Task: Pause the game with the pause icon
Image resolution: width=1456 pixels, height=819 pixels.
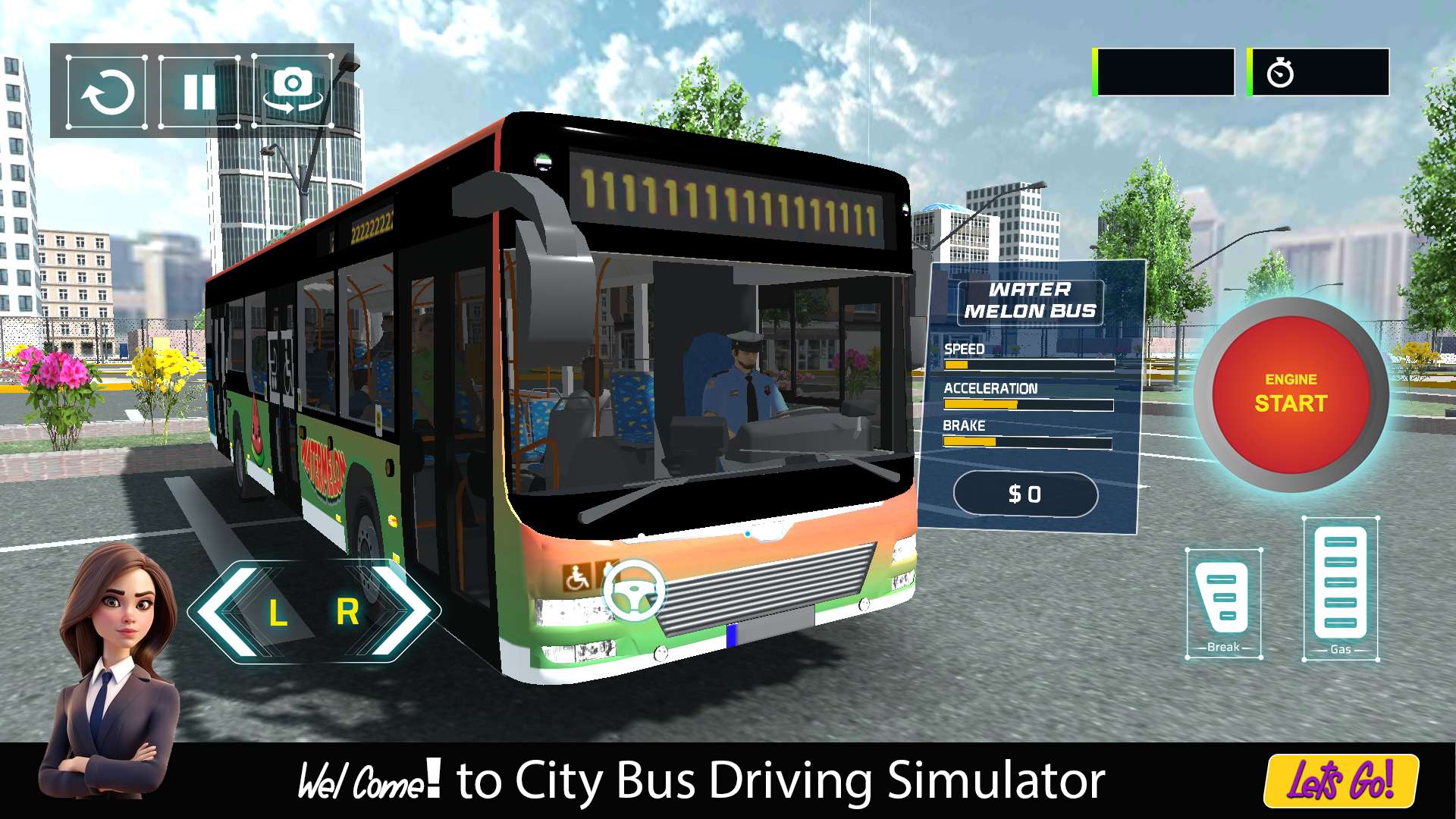Action: click(200, 91)
